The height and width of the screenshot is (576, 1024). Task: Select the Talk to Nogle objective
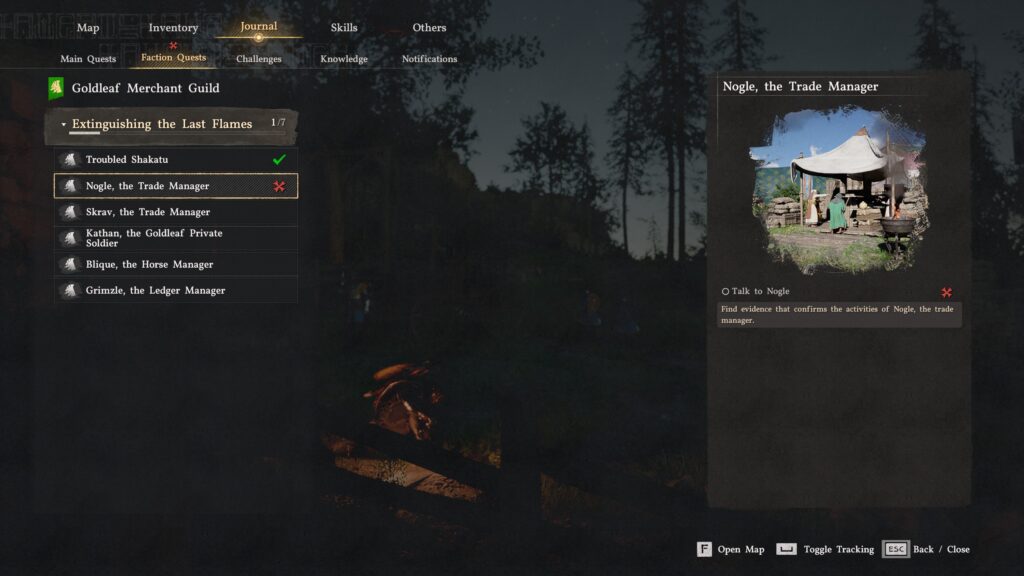pos(760,291)
